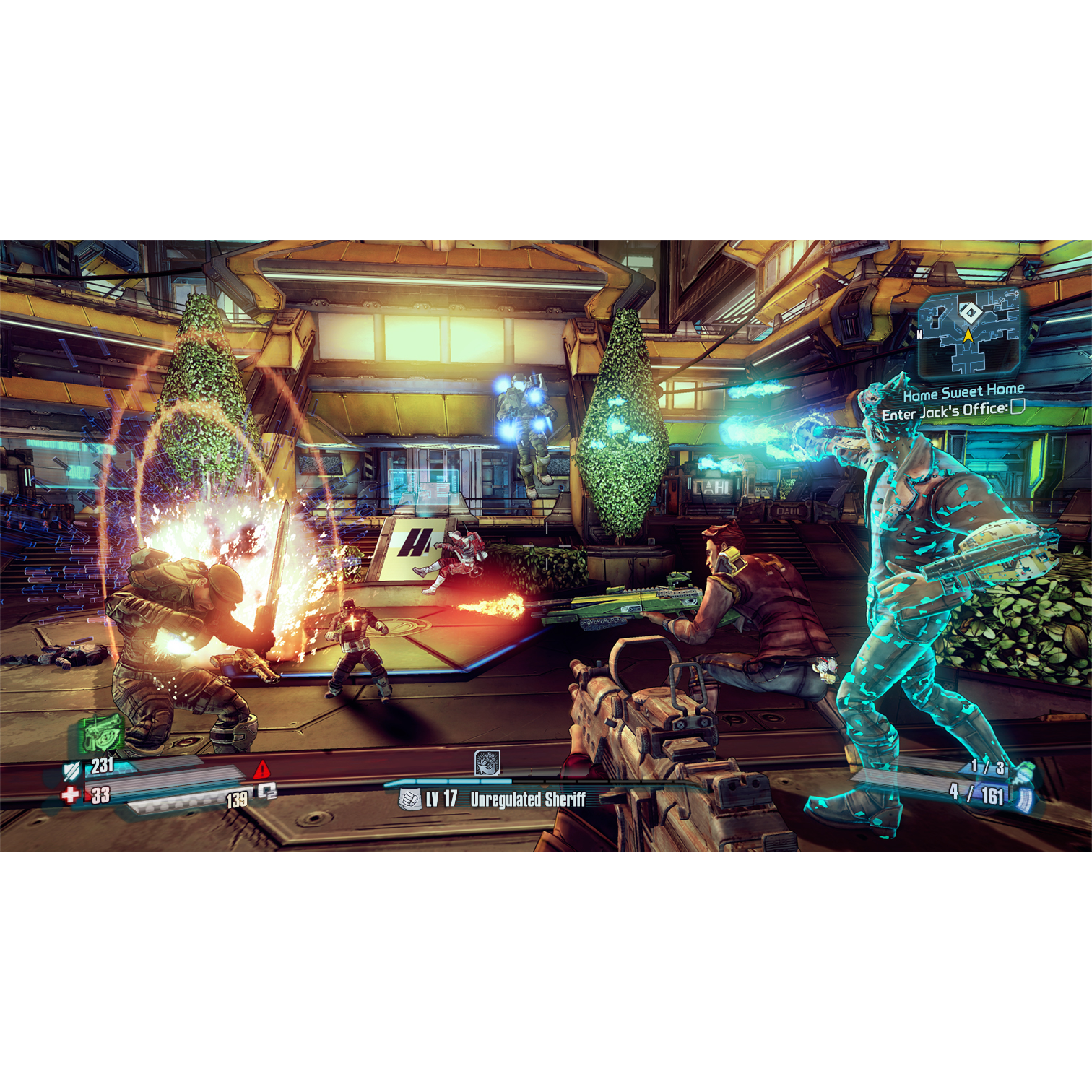Click the red health cross icon

70,795
